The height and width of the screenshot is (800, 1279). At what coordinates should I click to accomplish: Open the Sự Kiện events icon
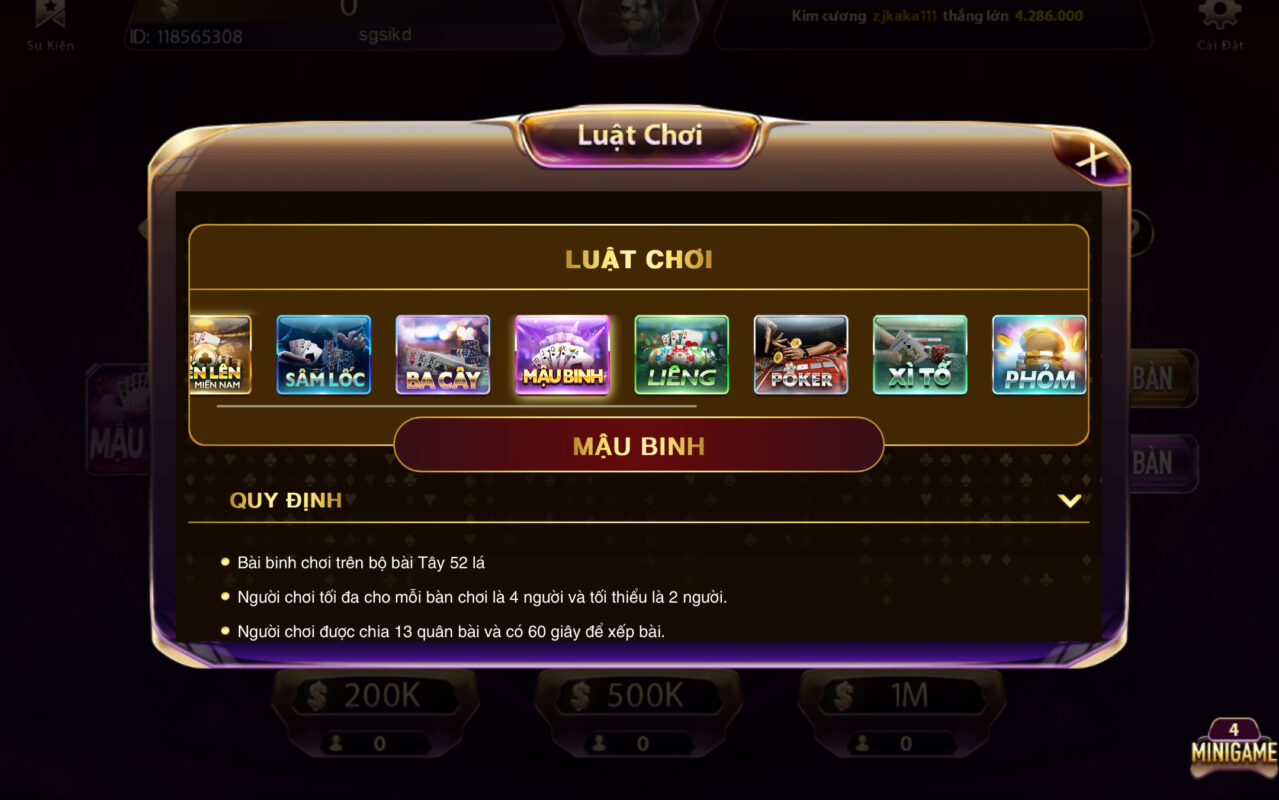pyautogui.click(x=50, y=20)
